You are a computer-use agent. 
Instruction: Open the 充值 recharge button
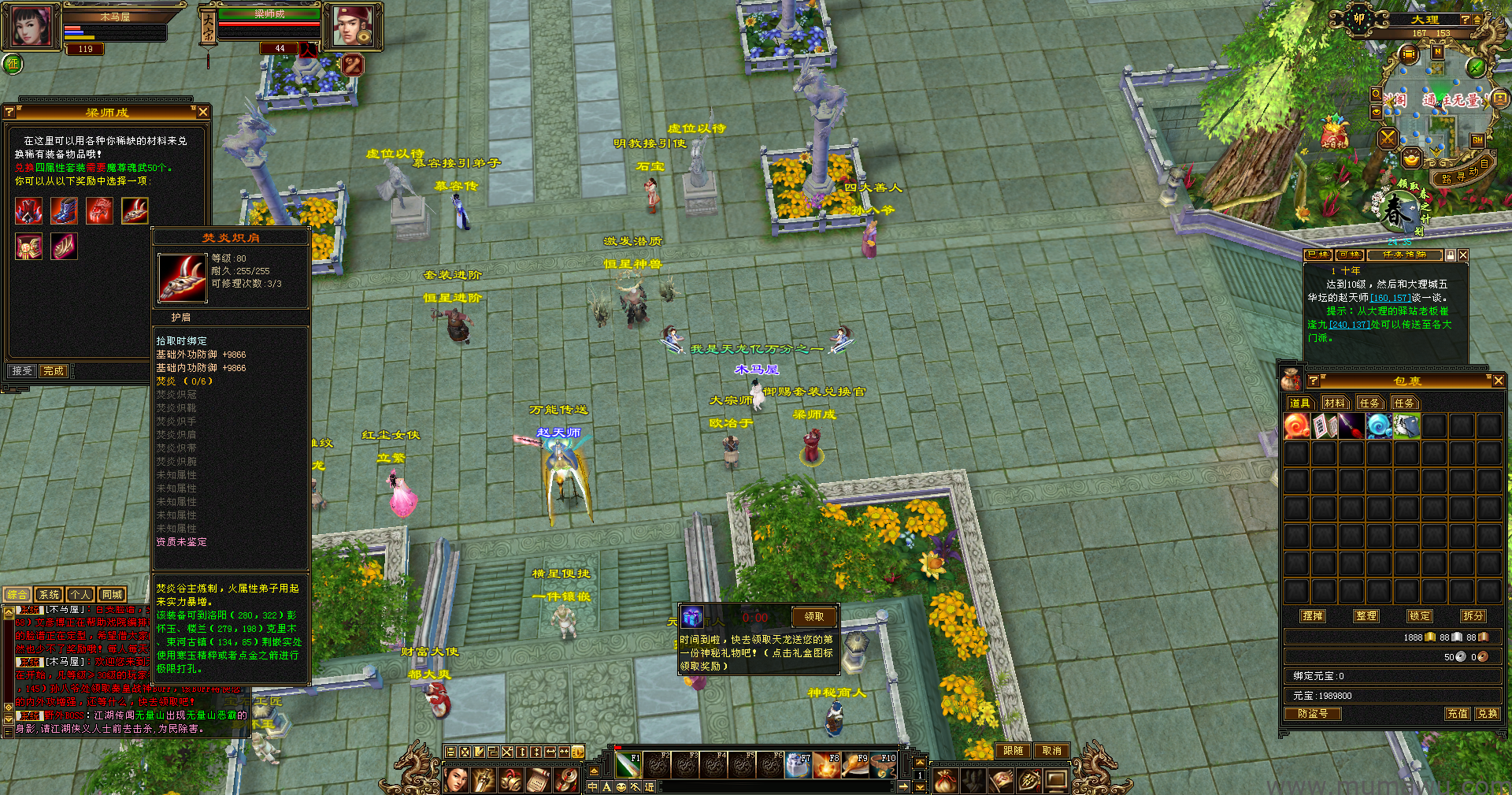pyautogui.click(x=1457, y=713)
